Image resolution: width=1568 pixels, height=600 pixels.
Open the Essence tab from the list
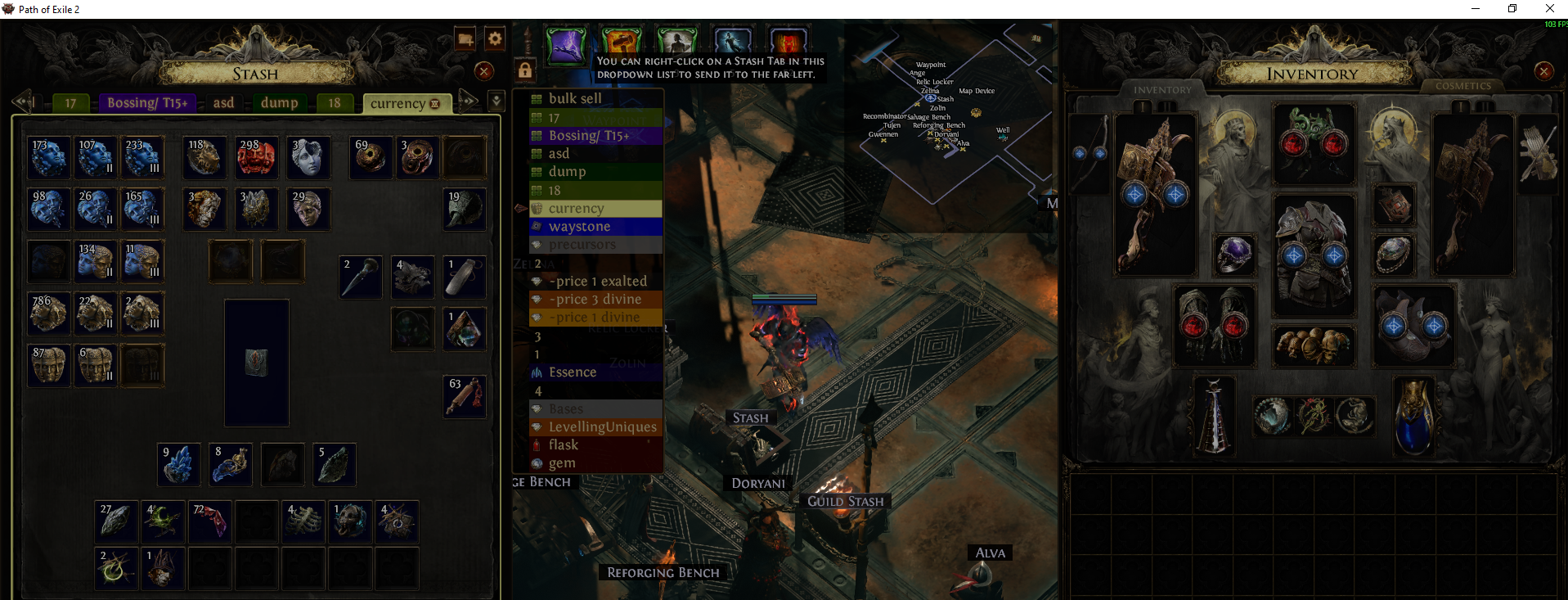pos(573,372)
